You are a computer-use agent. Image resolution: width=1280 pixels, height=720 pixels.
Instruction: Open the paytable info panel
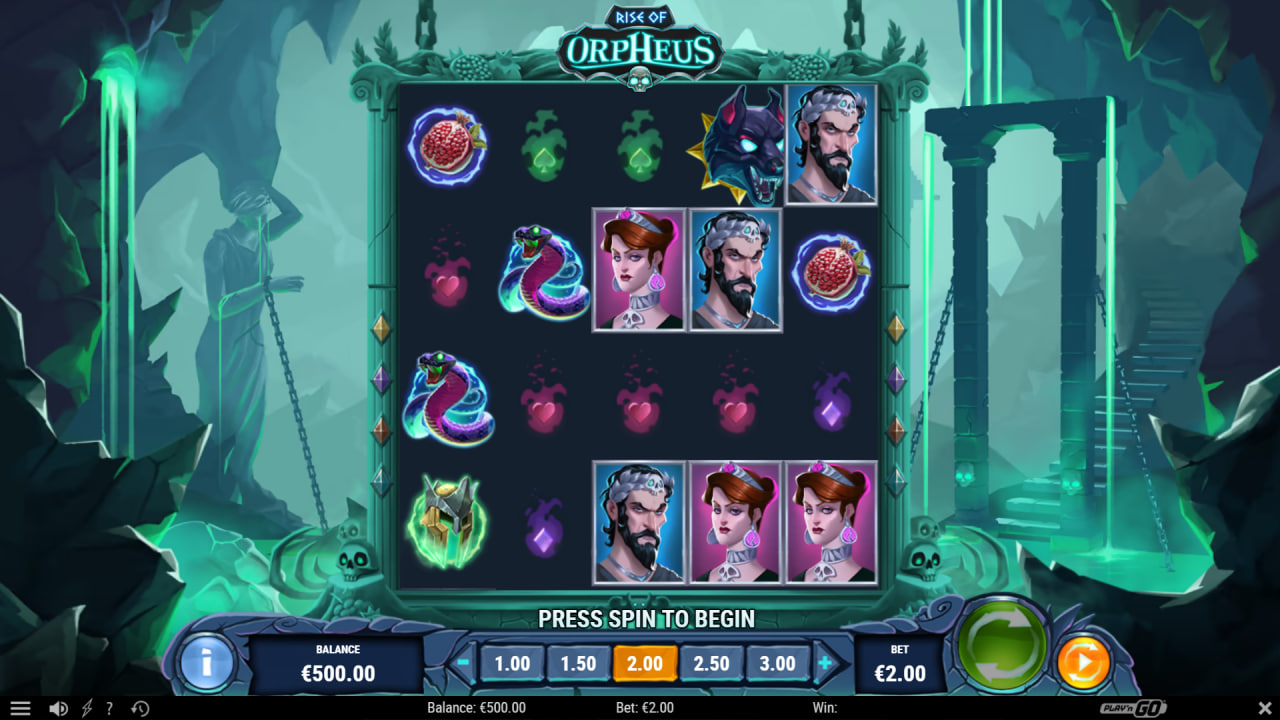(x=205, y=662)
